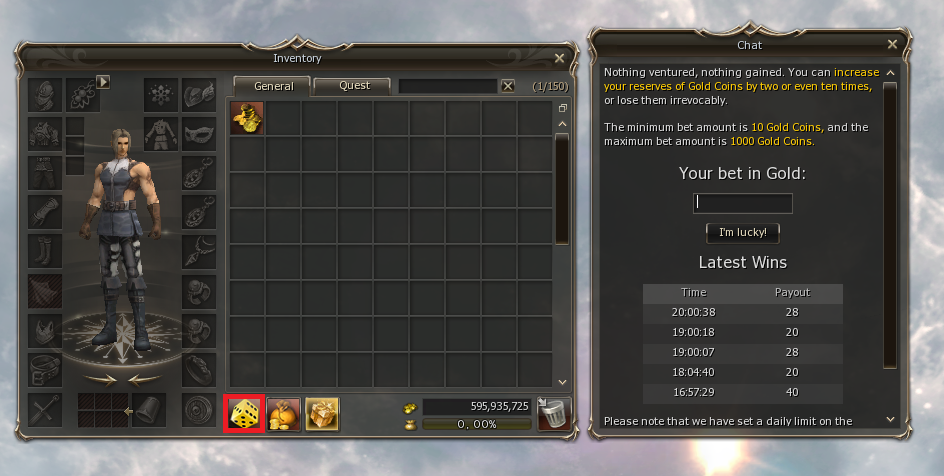Select the golden item in the inventory
944x476 pixels.
pyautogui.click(x=247, y=118)
